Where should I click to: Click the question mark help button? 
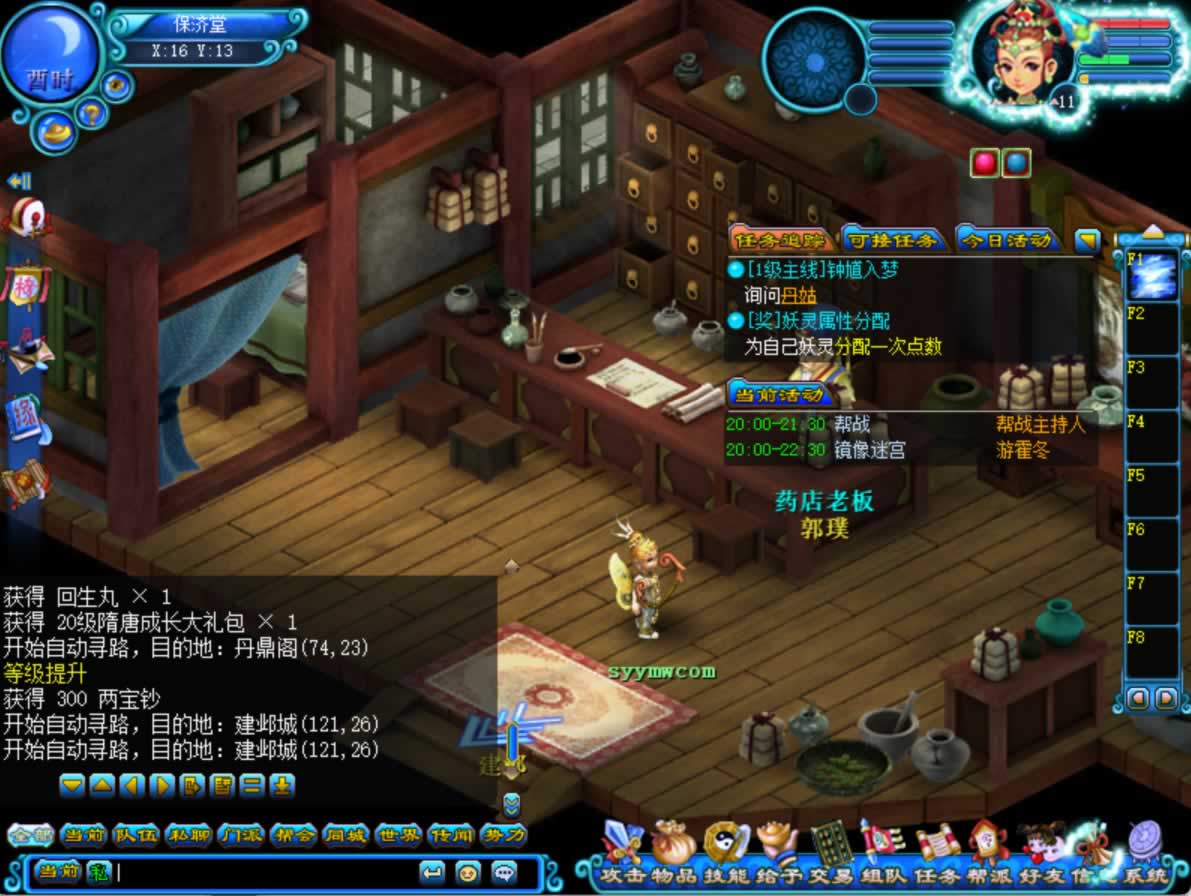89,113
